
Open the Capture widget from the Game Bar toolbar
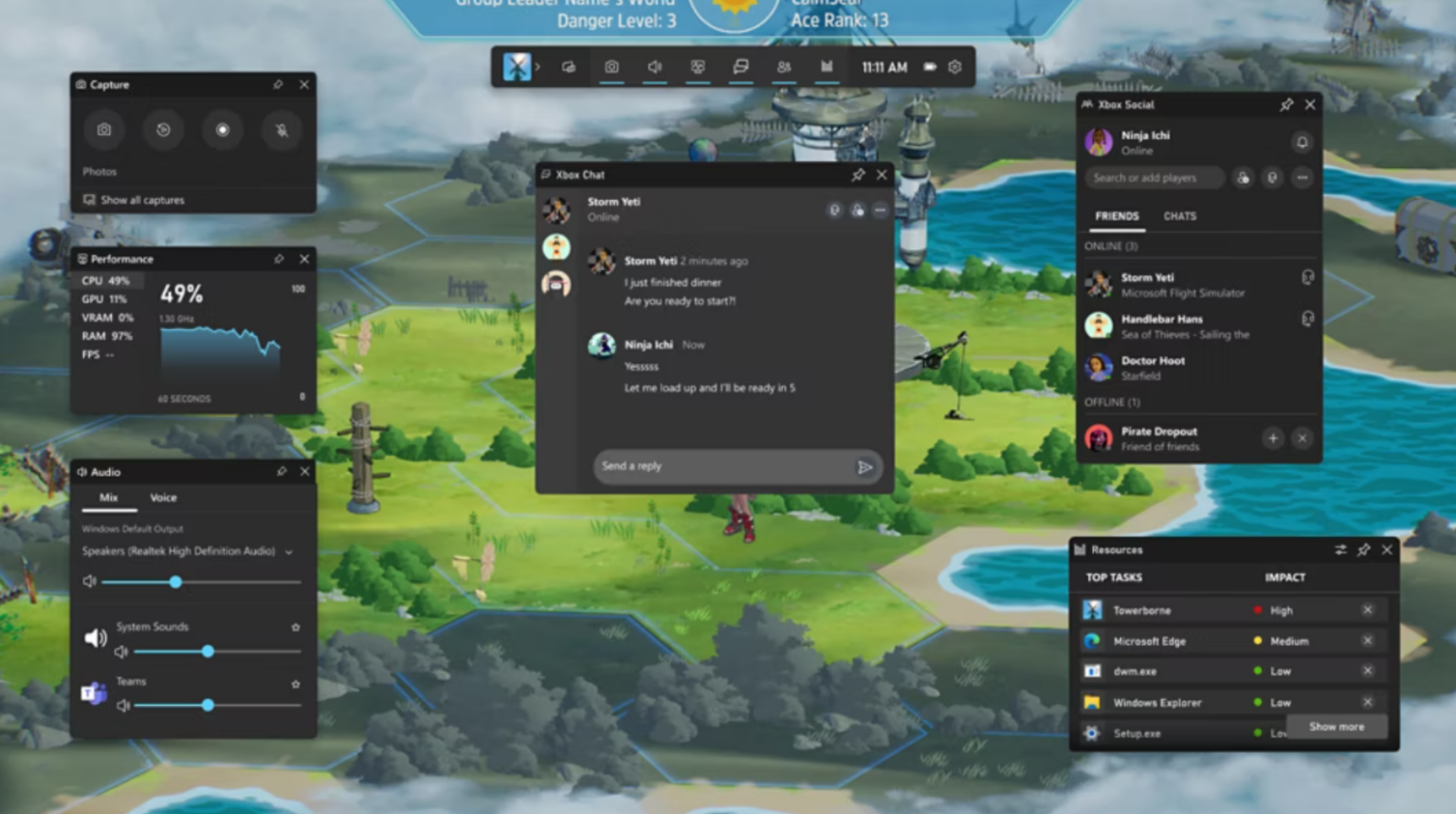611,67
